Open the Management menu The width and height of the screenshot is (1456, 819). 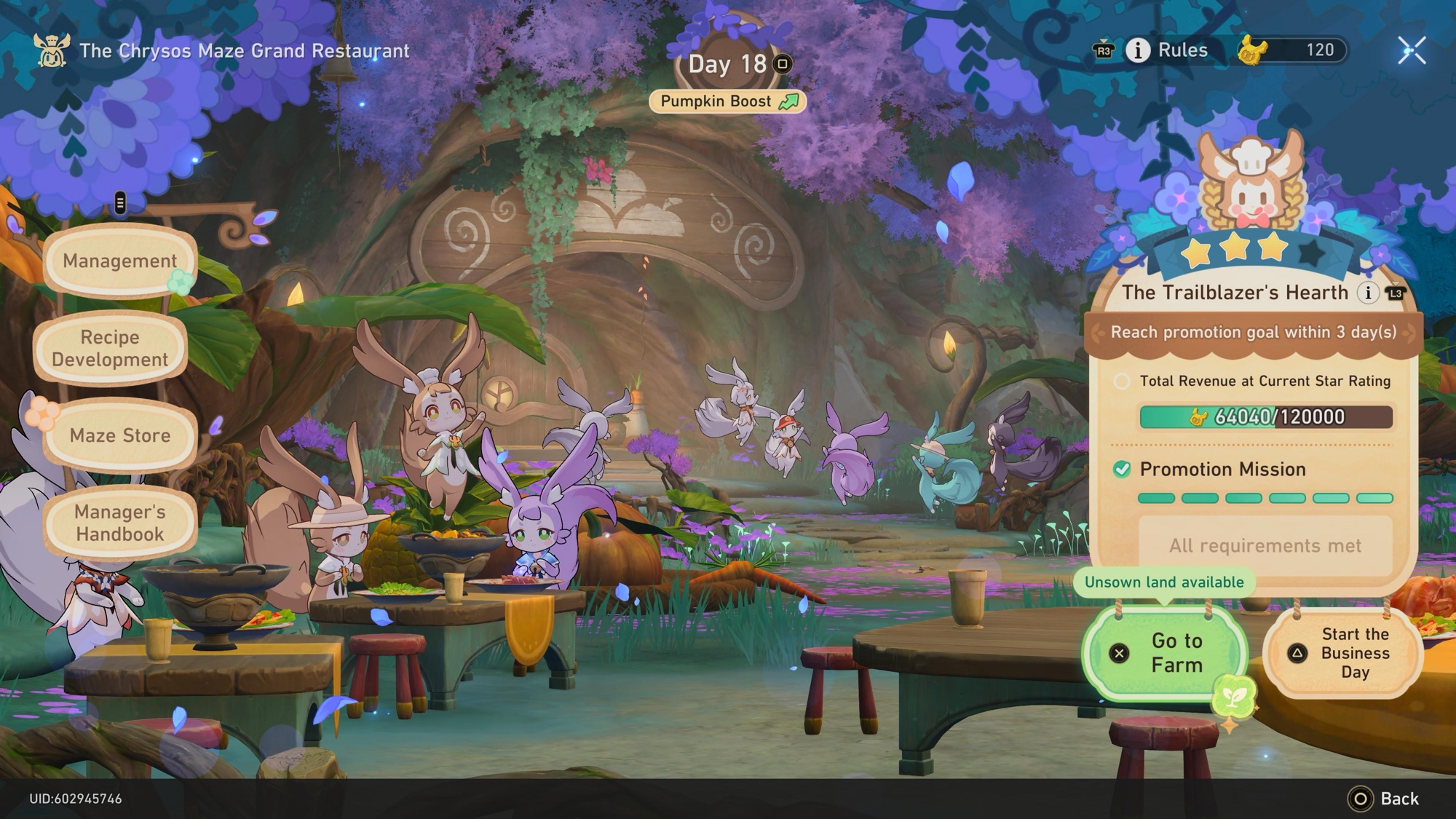click(x=119, y=261)
